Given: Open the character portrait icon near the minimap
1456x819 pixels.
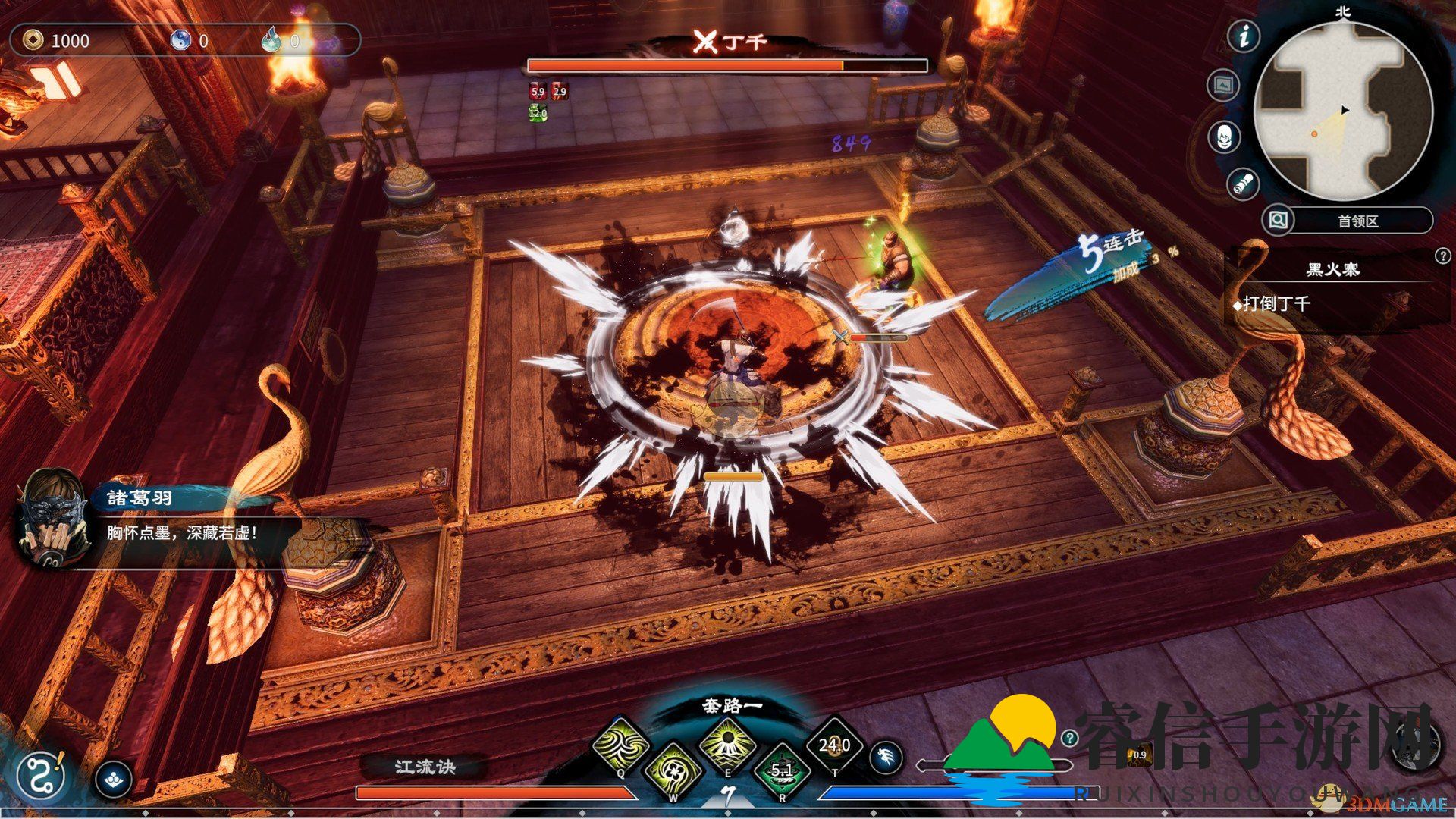Looking at the screenshot, I should (1224, 137).
